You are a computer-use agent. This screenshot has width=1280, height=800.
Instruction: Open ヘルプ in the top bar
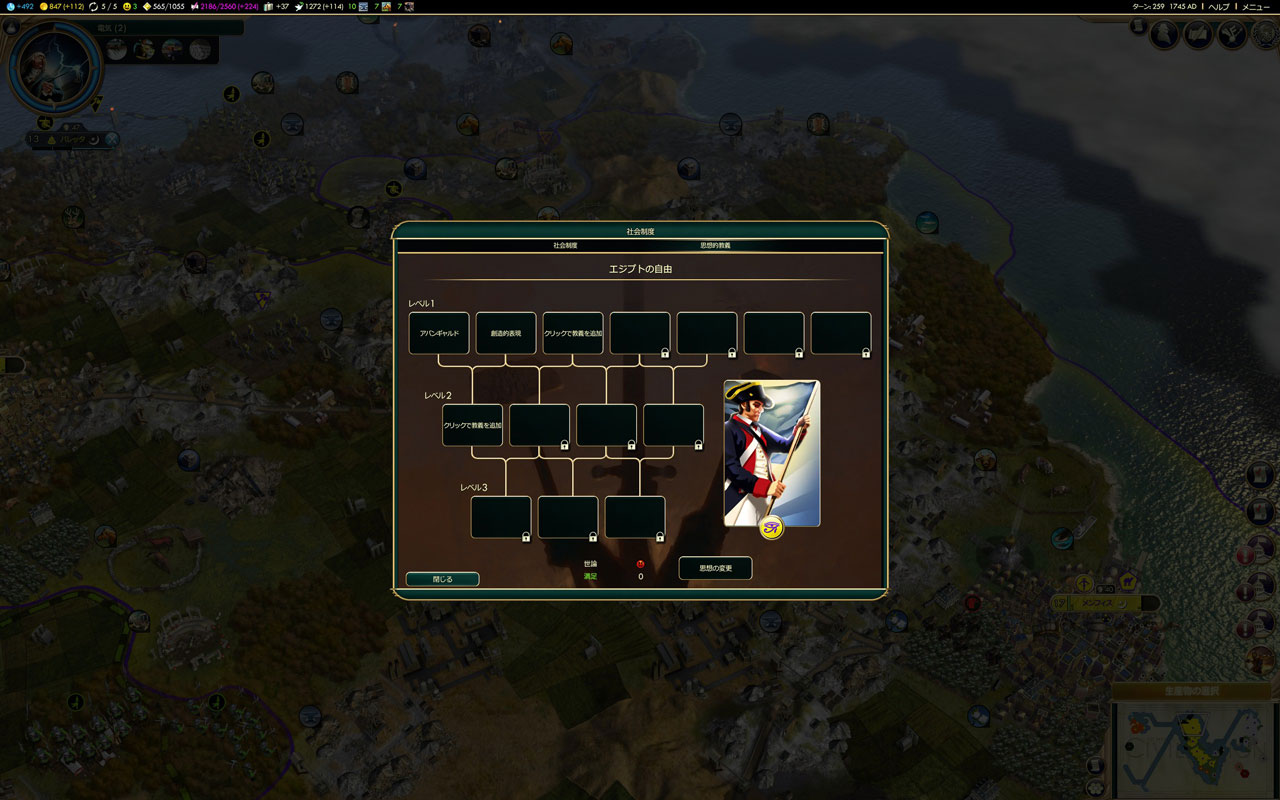(x=1218, y=6)
